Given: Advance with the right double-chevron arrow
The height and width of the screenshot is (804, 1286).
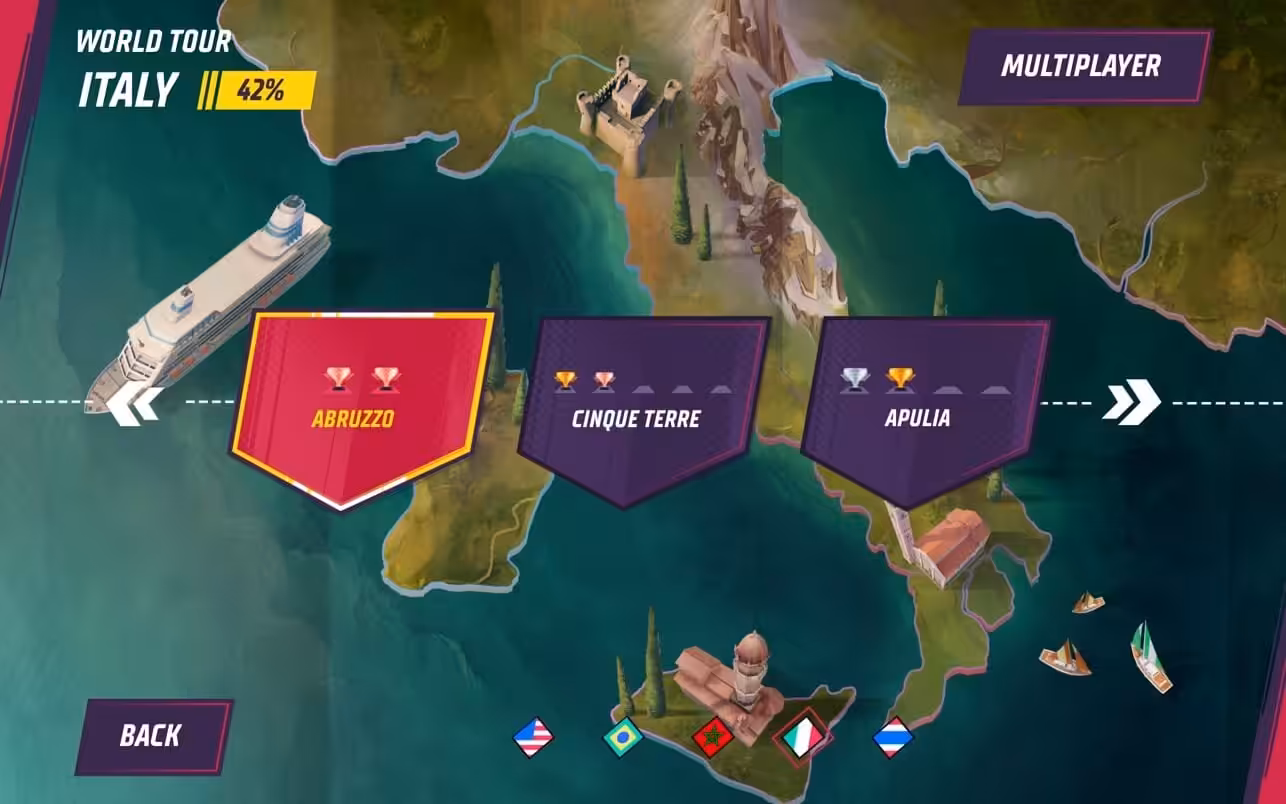Looking at the screenshot, I should click(1131, 402).
